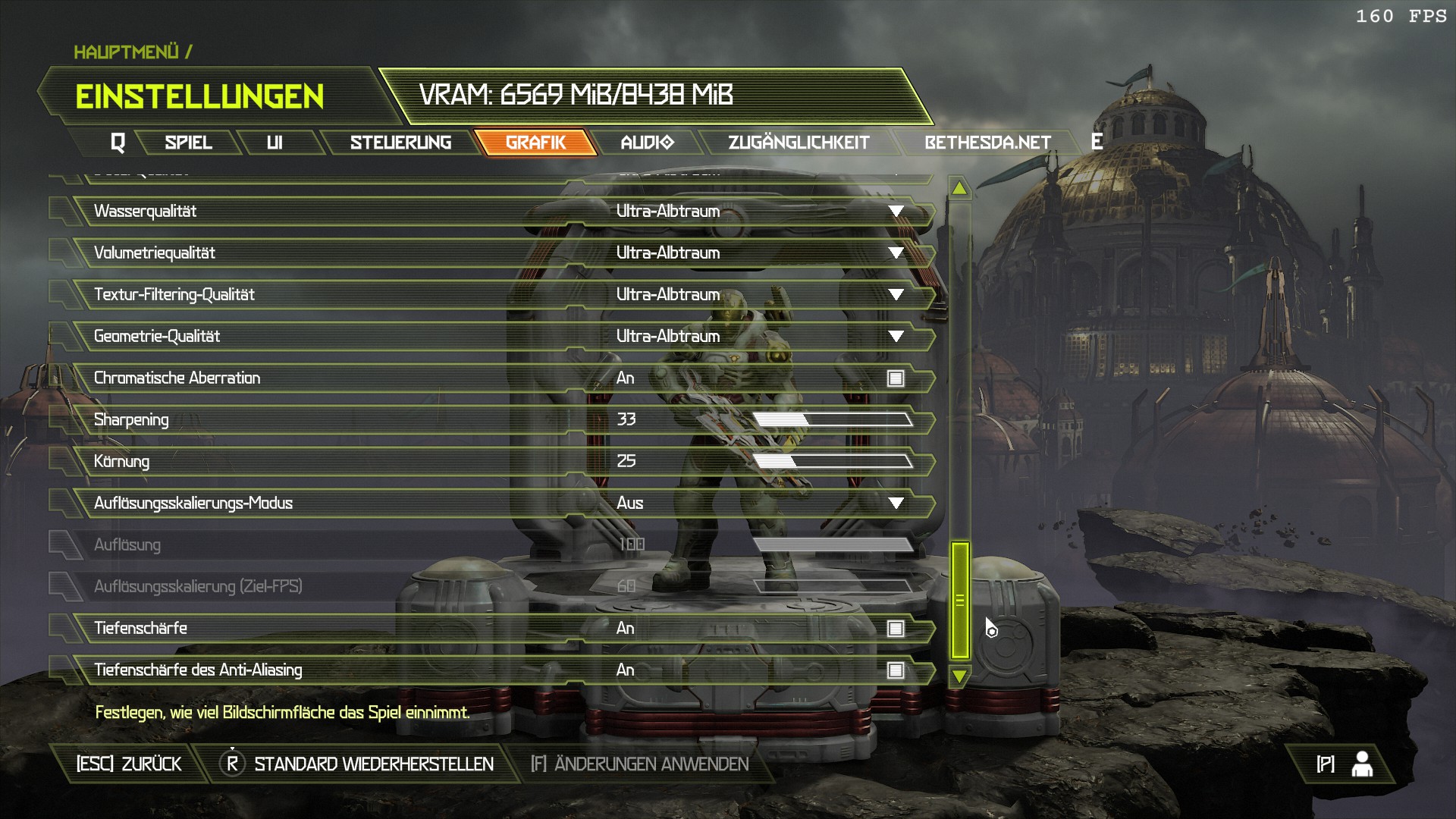Open the ZUGÄNGLICHKEIT tab

click(799, 143)
